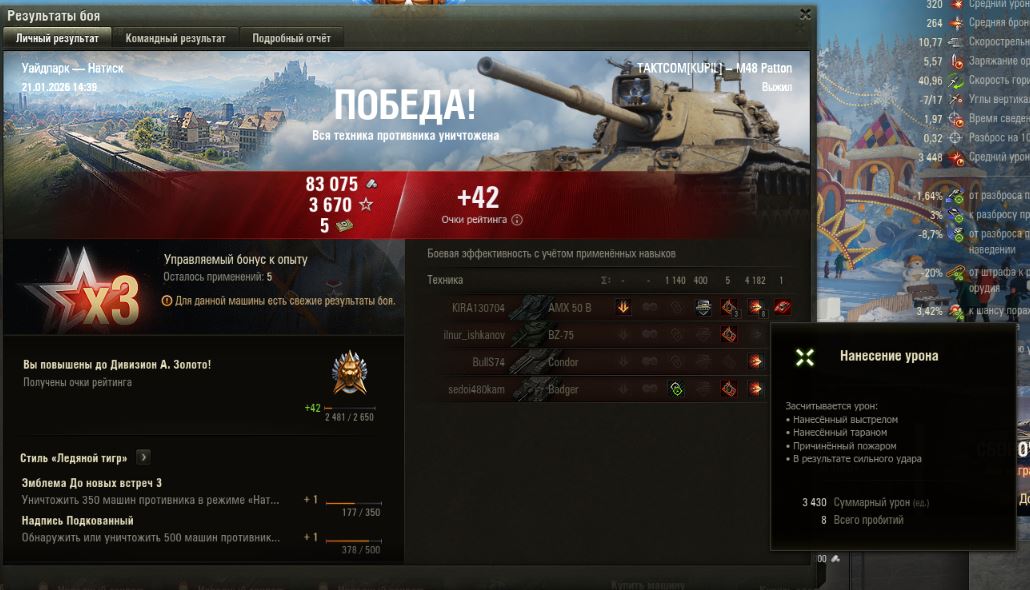Click the armor-blocked shield icon on the AMX 50 B row

[703, 307]
